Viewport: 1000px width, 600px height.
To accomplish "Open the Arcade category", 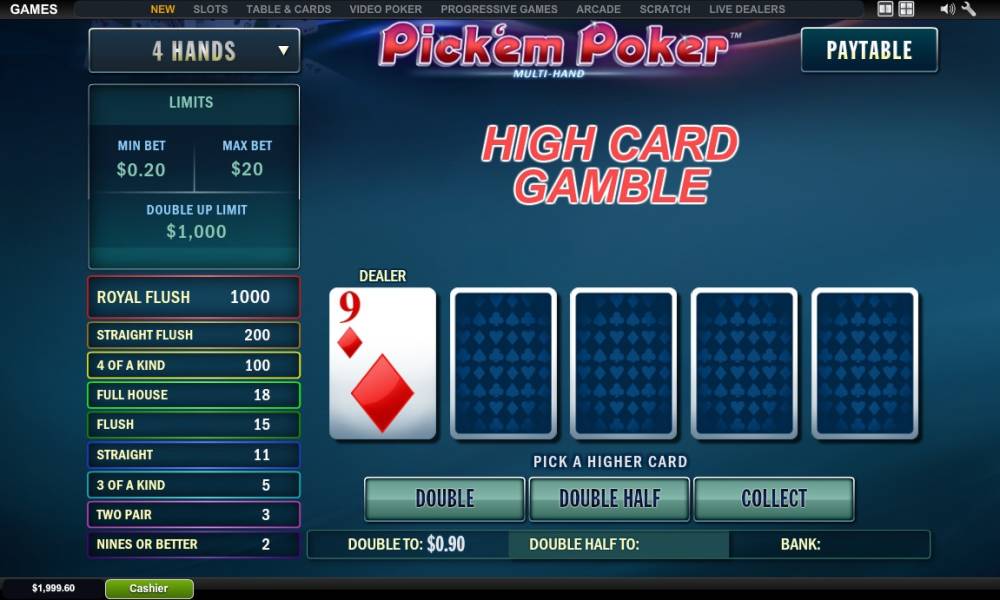I will coord(598,9).
